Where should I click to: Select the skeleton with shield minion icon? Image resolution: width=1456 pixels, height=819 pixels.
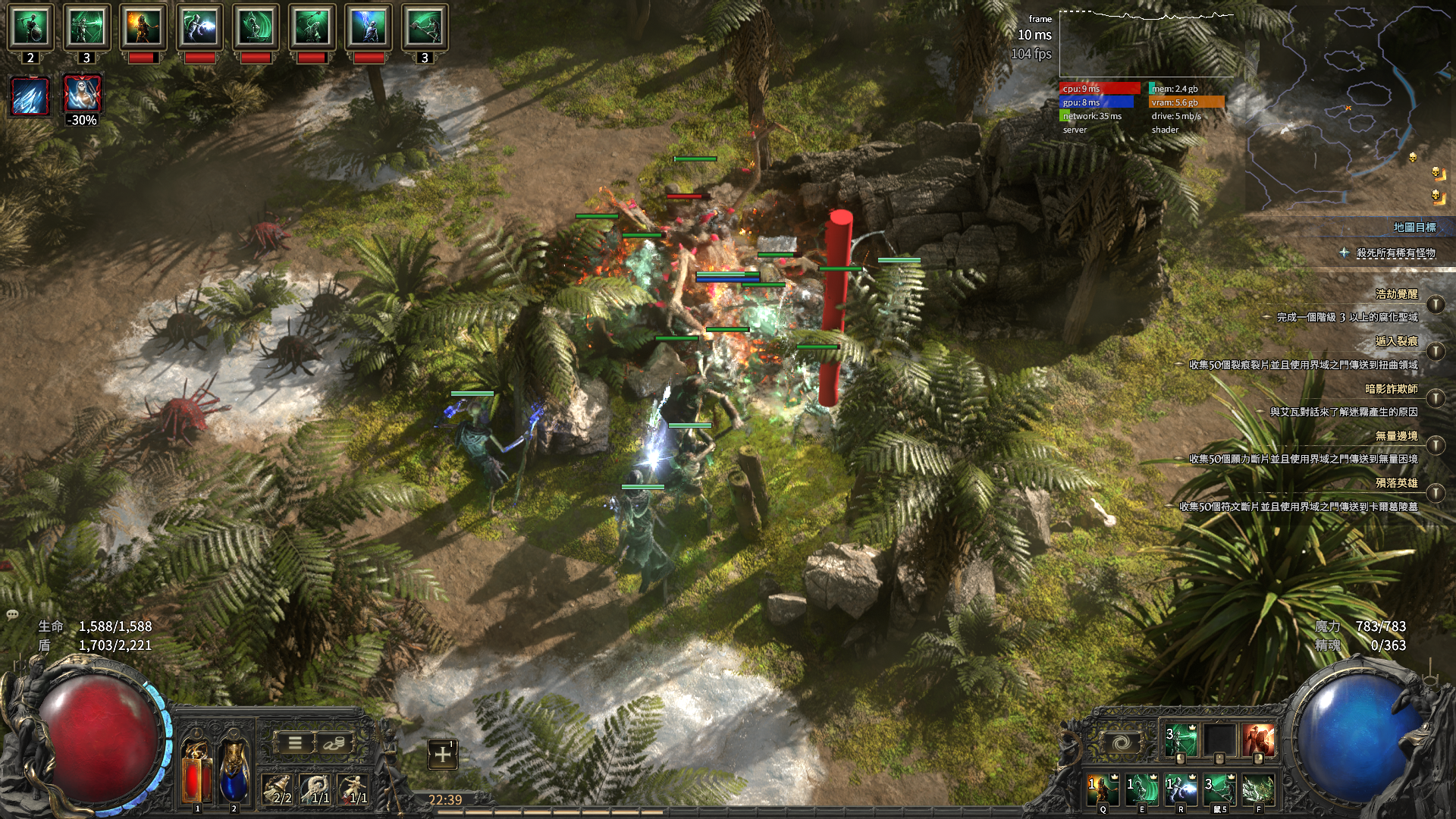pyautogui.click(x=30, y=27)
